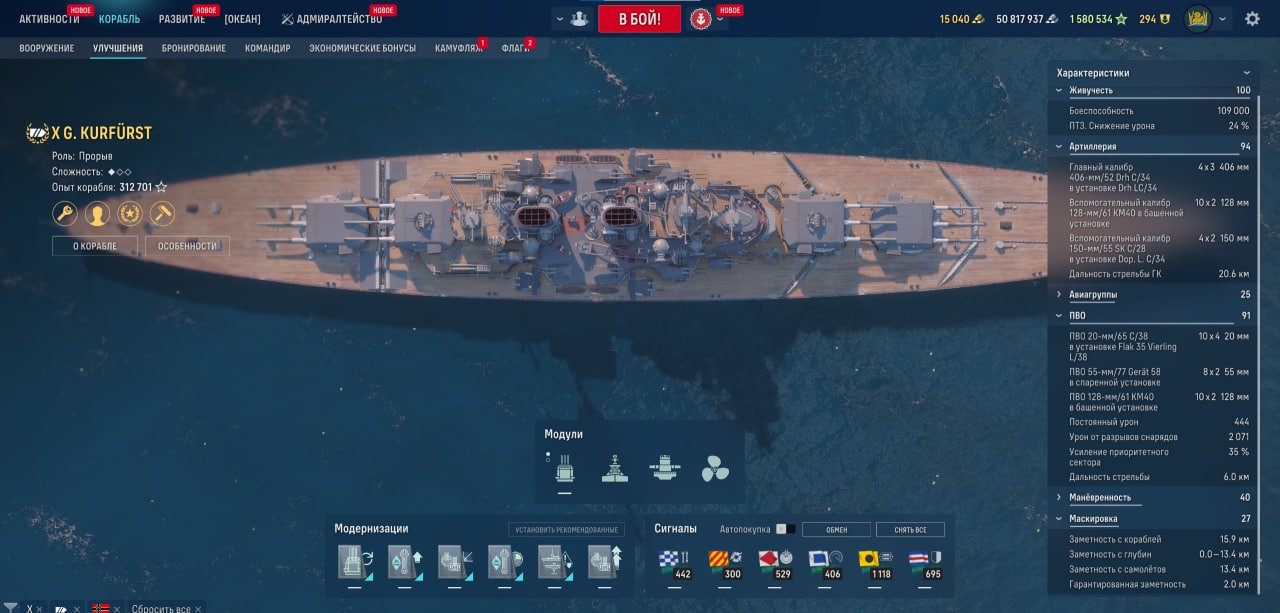Screen dimensions: 1280x613
Task: Open the Особенности button
Action: tap(187, 246)
